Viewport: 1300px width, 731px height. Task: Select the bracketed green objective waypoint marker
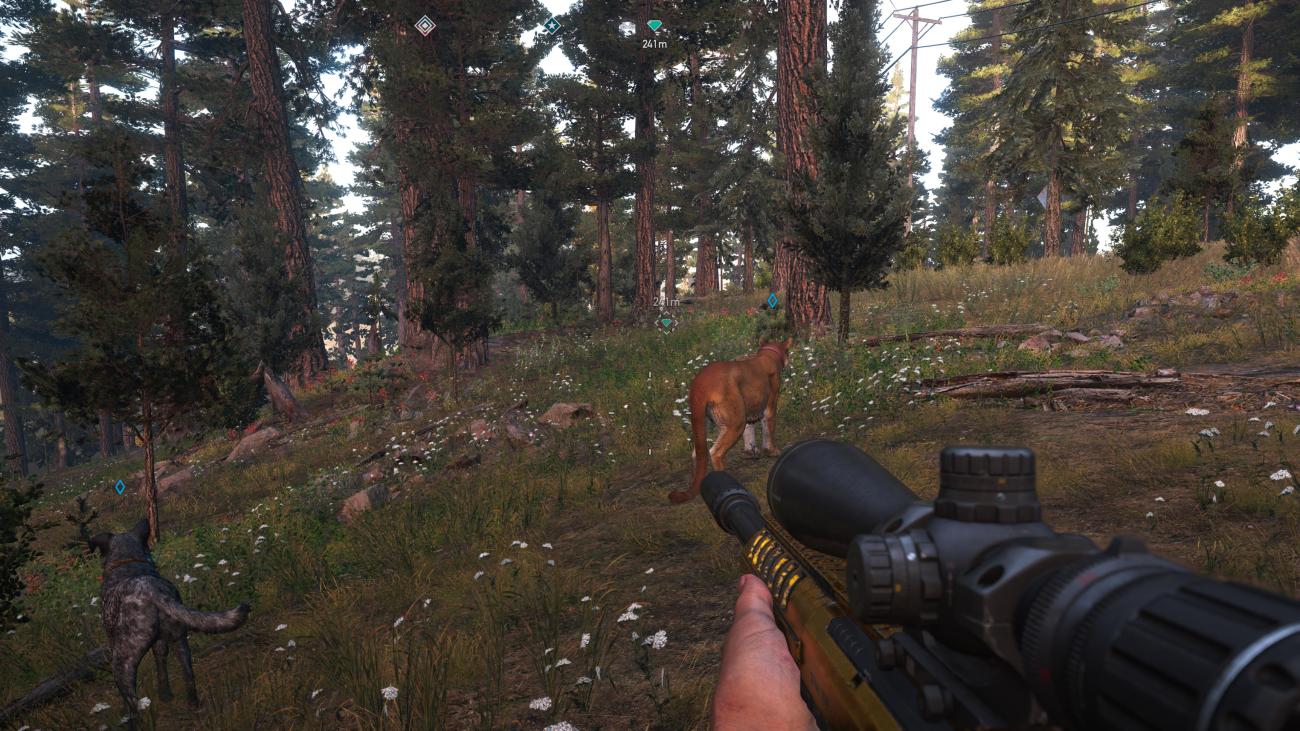click(x=666, y=322)
